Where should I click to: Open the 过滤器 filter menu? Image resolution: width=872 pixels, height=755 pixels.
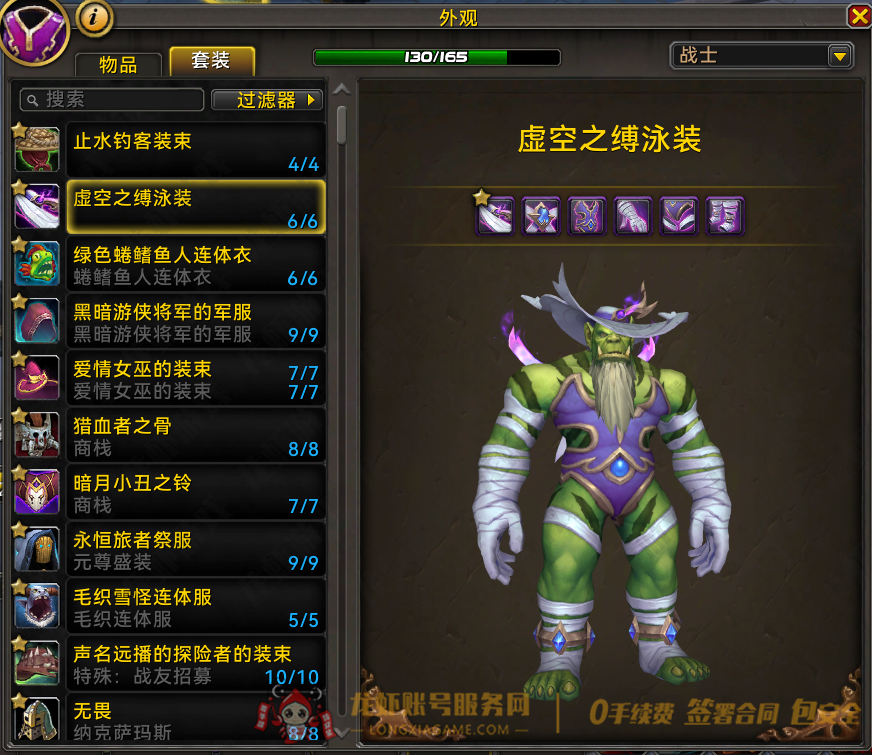click(267, 100)
